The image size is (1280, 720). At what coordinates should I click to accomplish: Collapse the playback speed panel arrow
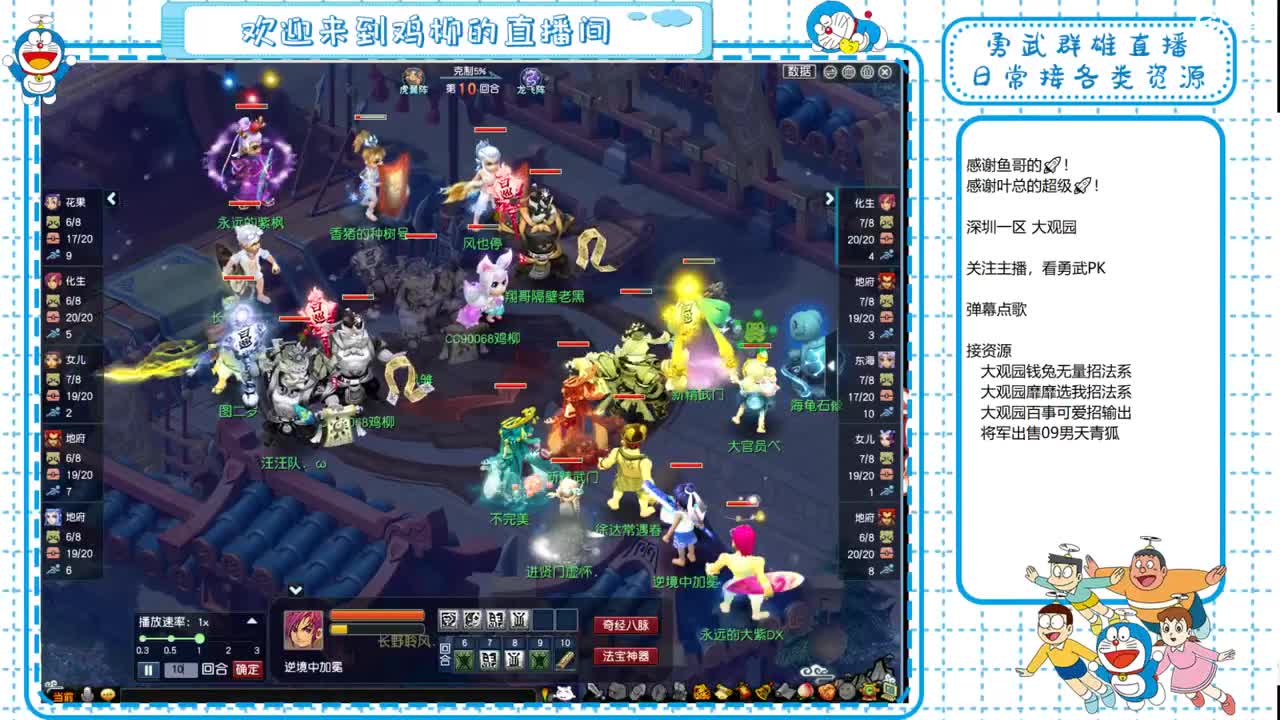coord(252,621)
